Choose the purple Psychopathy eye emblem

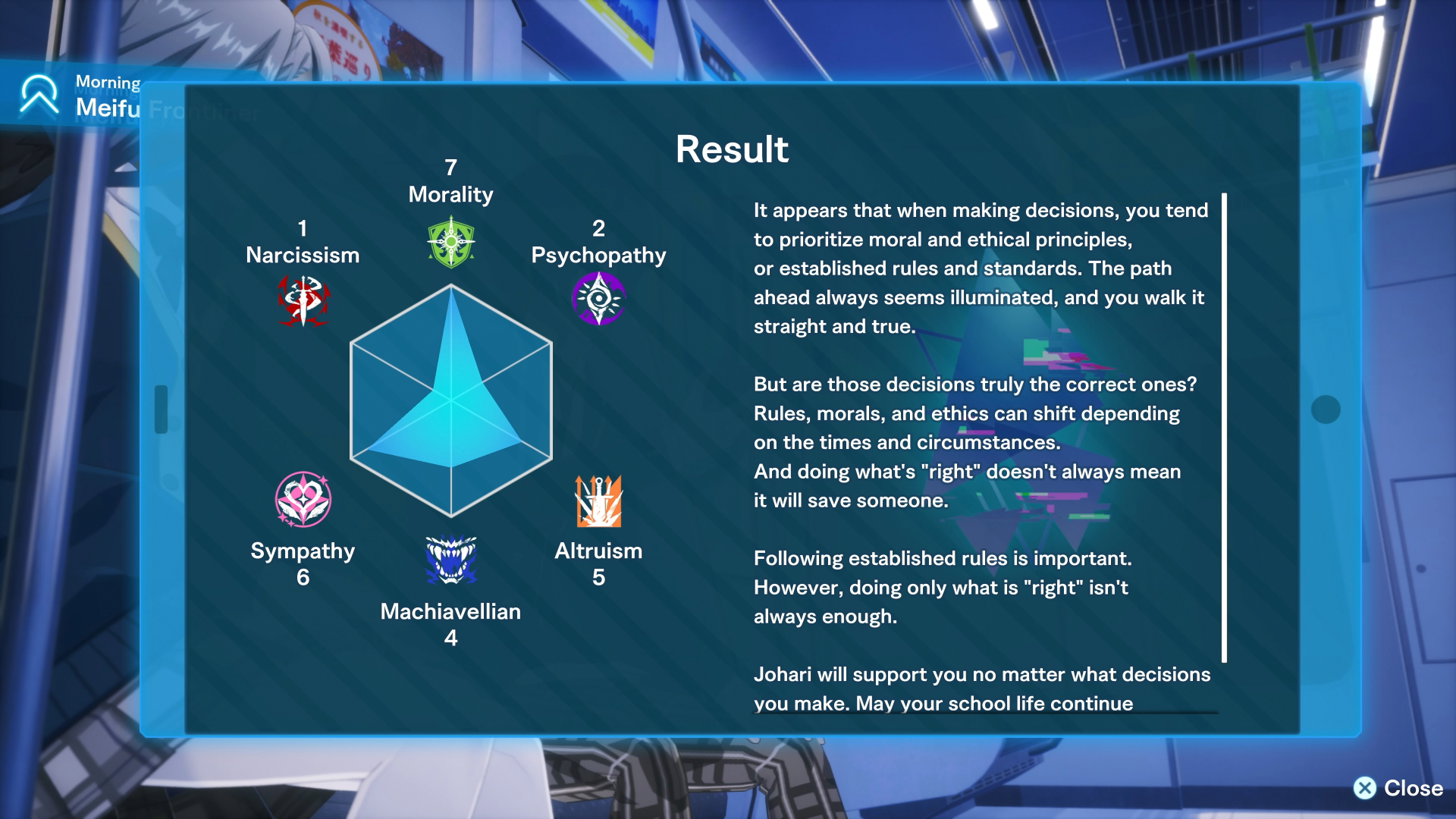click(x=598, y=299)
